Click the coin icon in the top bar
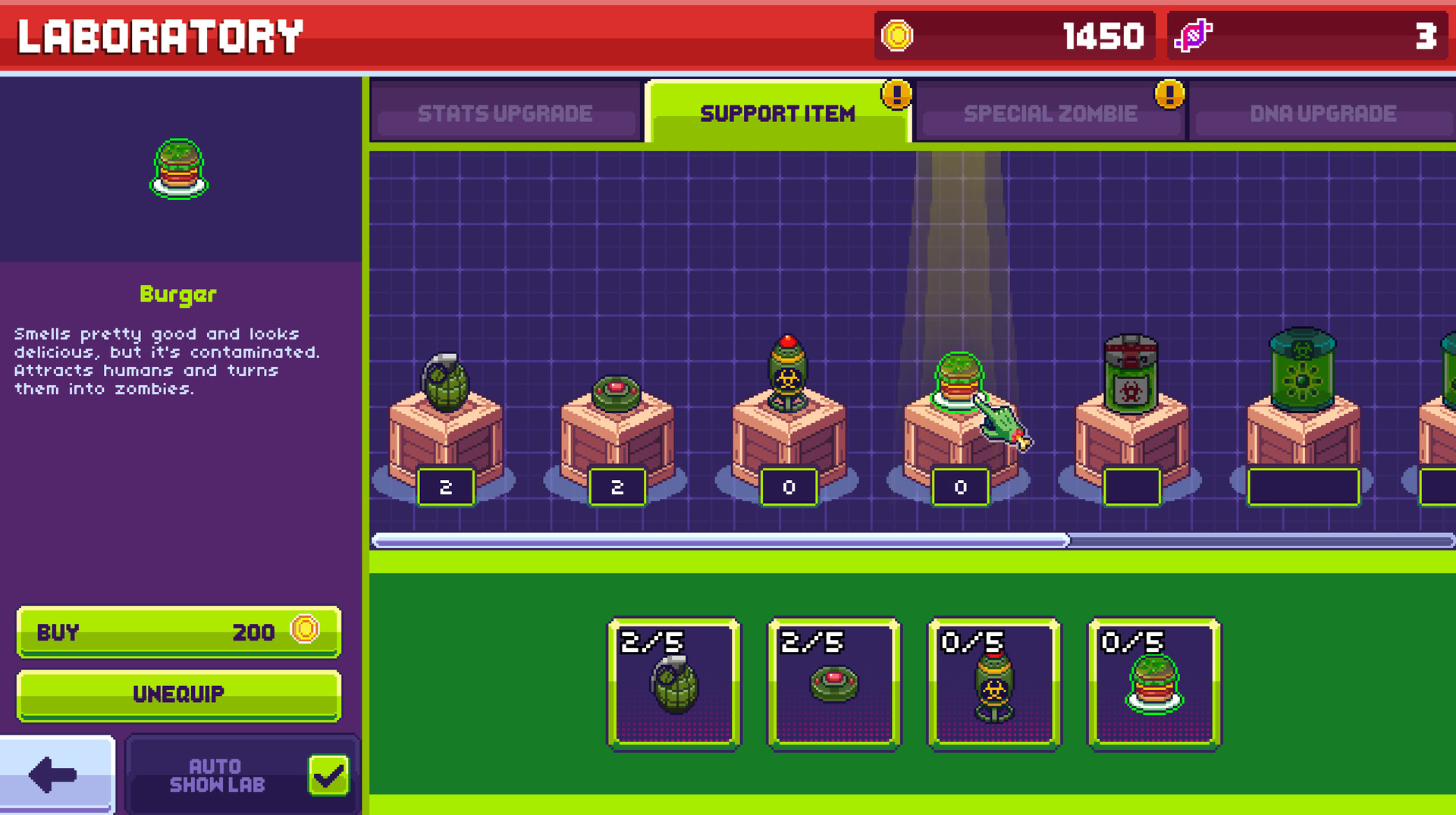The height and width of the screenshot is (815, 1456). click(899, 36)
